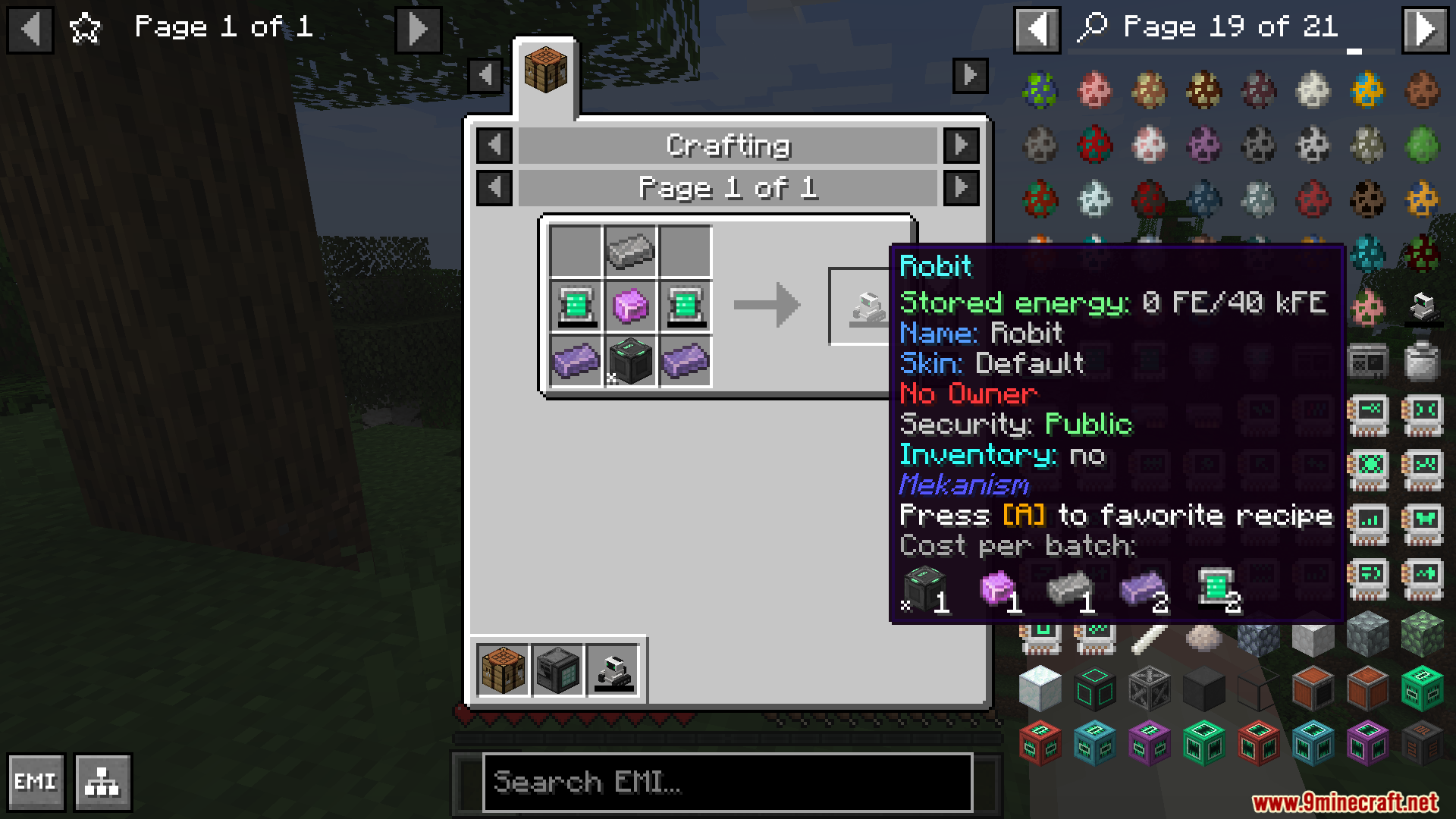Image resolution: width=1456 pixels, height=819 pixels.
Task: Click the favorites star icon
Action: 84,27
